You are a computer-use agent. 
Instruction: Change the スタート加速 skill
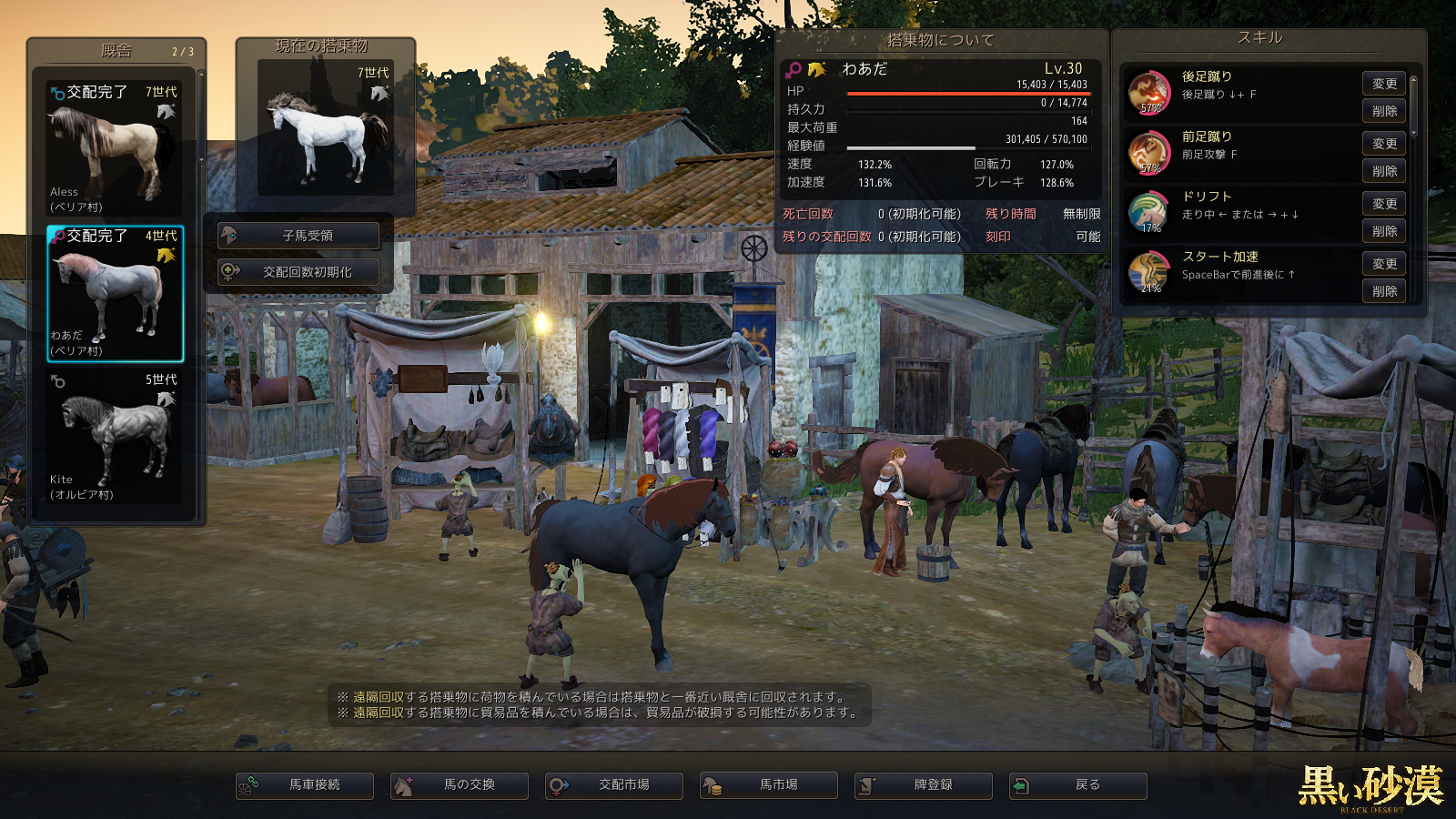[1384, 264]
